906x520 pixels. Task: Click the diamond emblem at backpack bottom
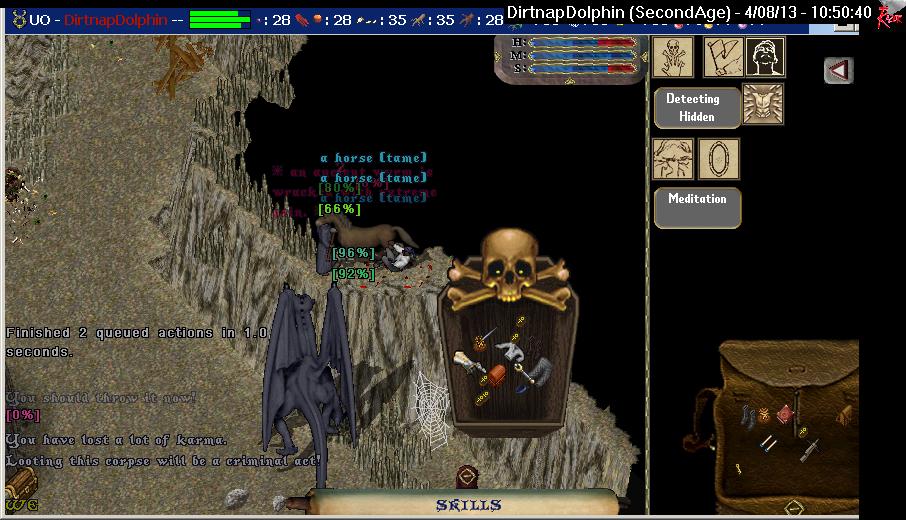794,507
